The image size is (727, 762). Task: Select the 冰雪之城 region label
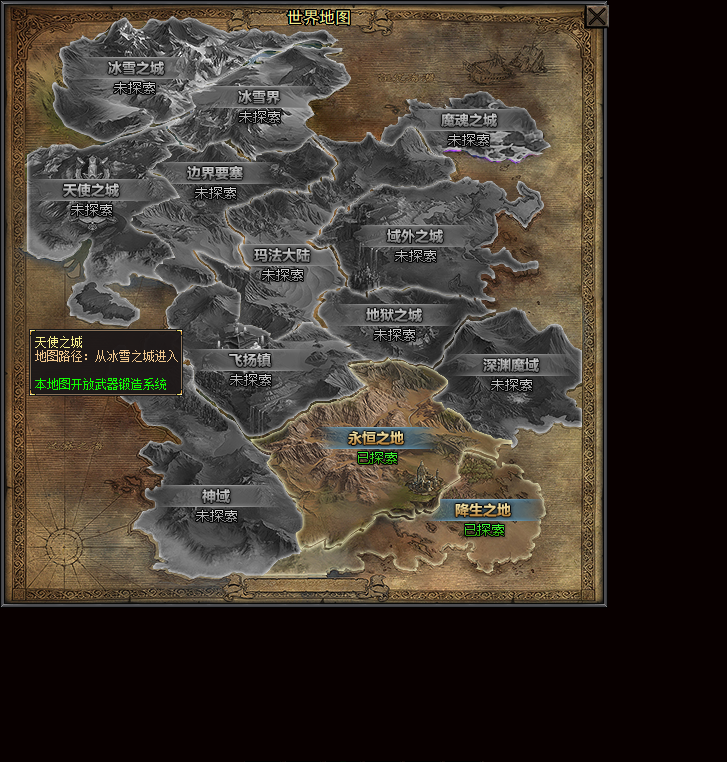(135, 68)
